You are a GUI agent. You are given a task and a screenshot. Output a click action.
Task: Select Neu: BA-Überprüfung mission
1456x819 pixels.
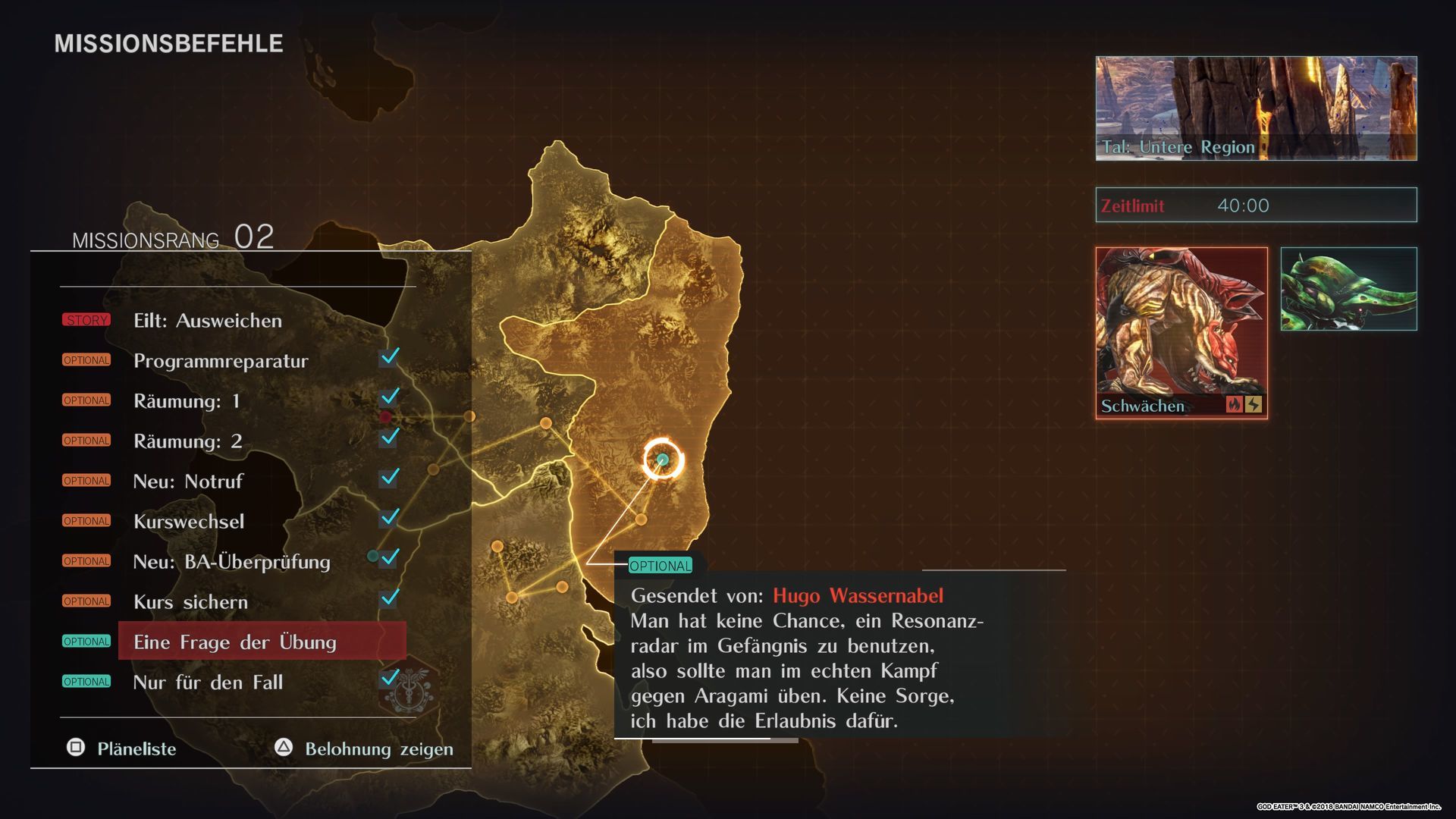pyautogui.click(x=231, y=562)
